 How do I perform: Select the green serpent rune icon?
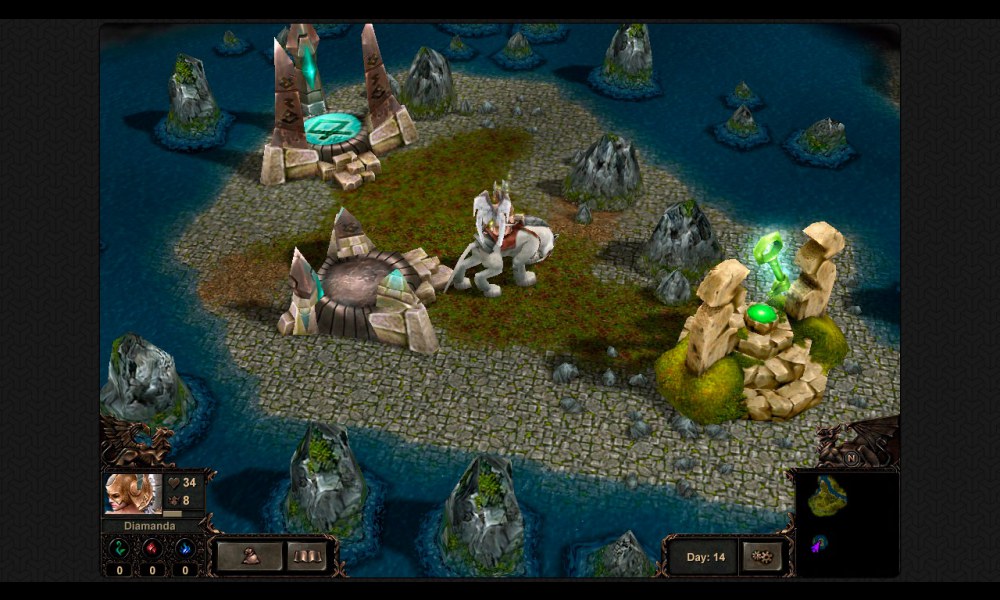click(x=119, y=548)
